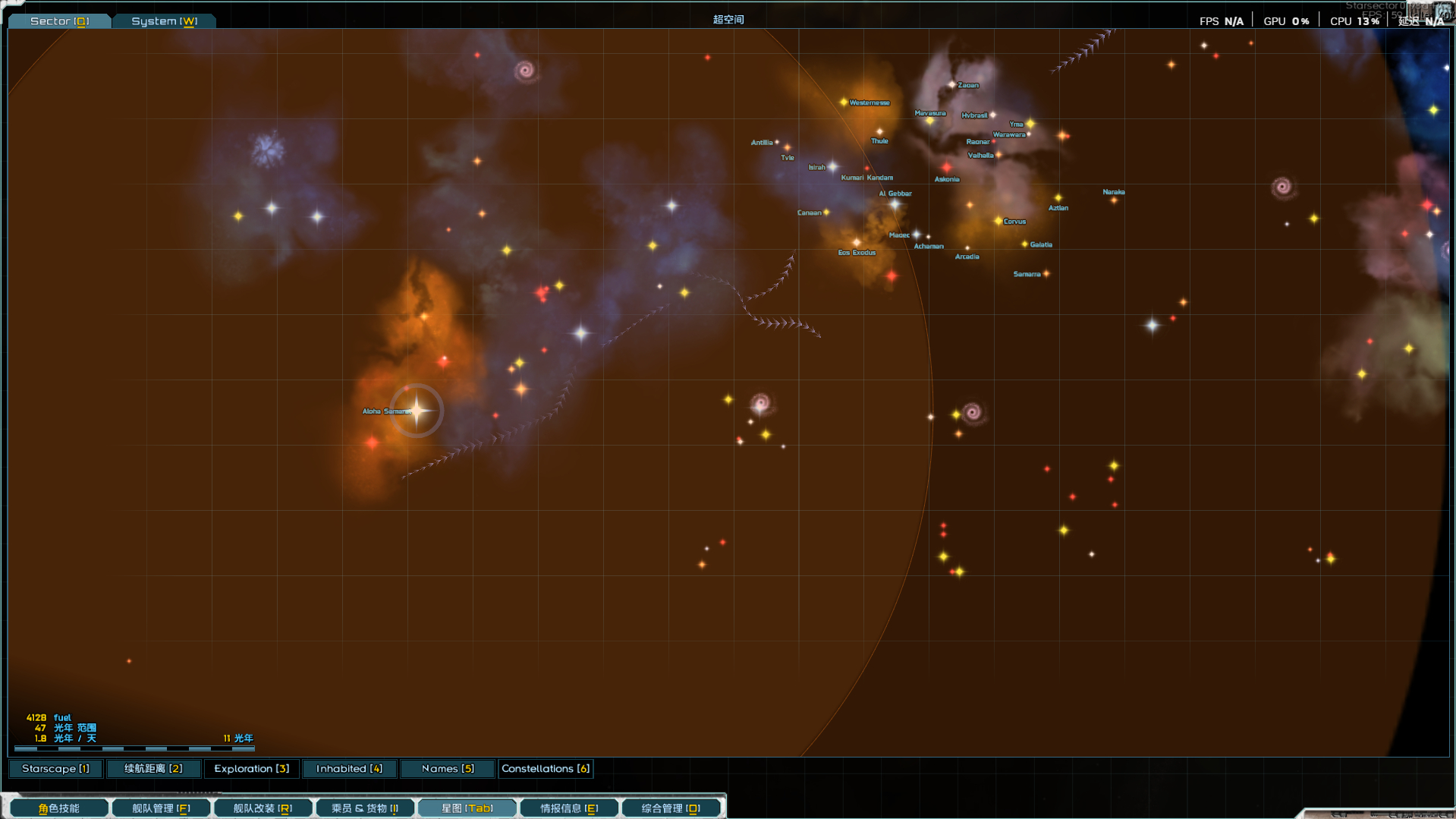Select the Corvus star system marker
The image size is (1456, 819).
(x=998, y=221)
